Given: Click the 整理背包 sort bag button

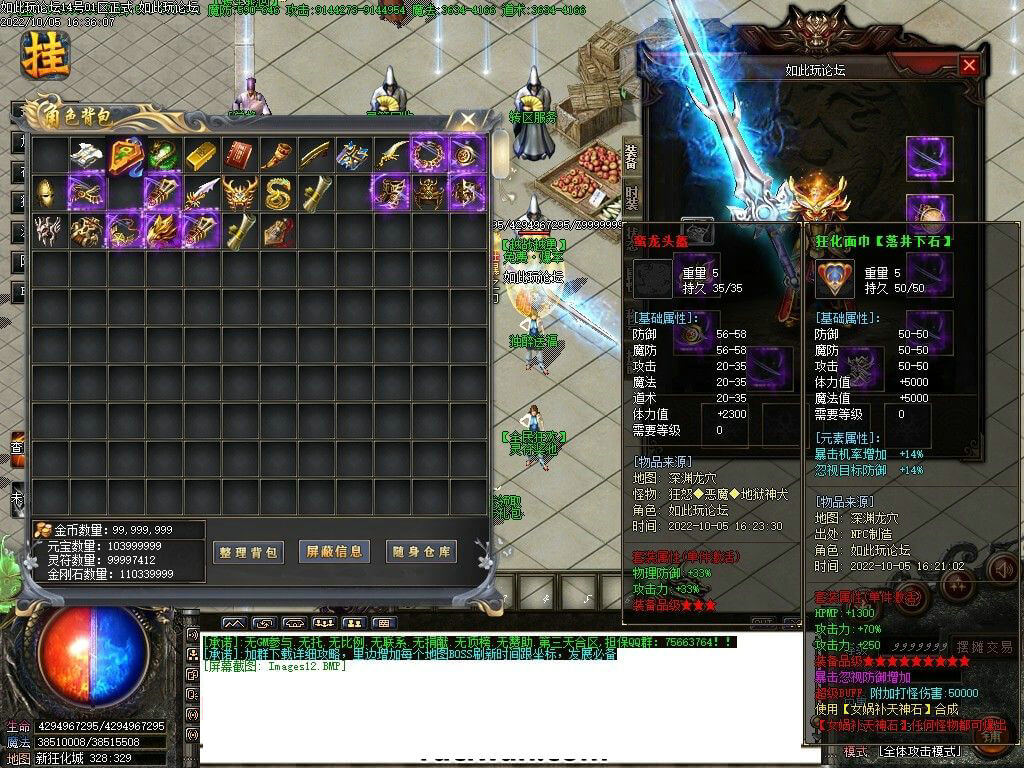Looking at the screenshot, I should tap(249, 551).
